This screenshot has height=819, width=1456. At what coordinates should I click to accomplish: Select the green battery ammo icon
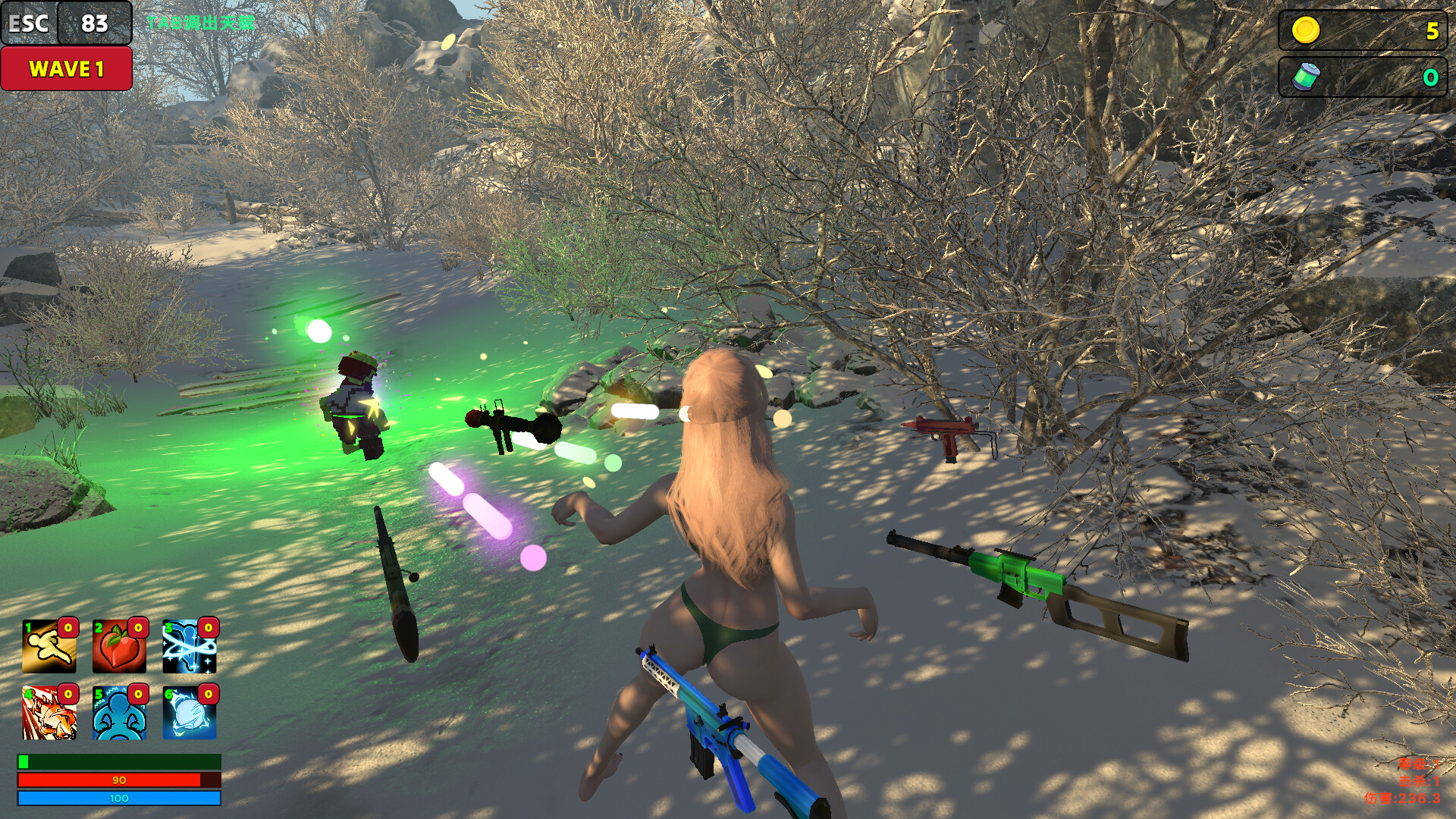coord(1307,77)
